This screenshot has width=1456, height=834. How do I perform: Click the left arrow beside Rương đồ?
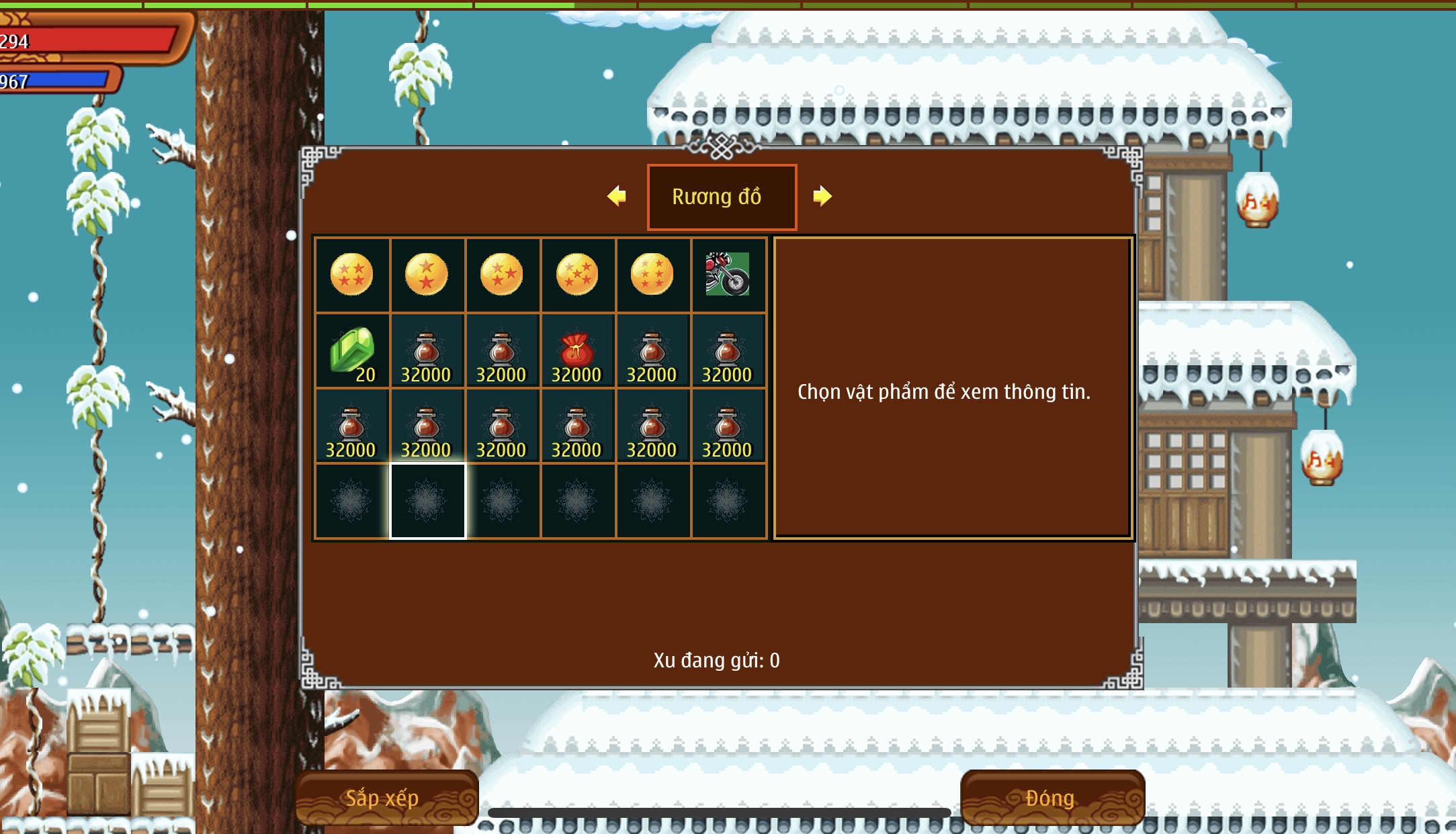pyautogui.click(x=617, y=196)
